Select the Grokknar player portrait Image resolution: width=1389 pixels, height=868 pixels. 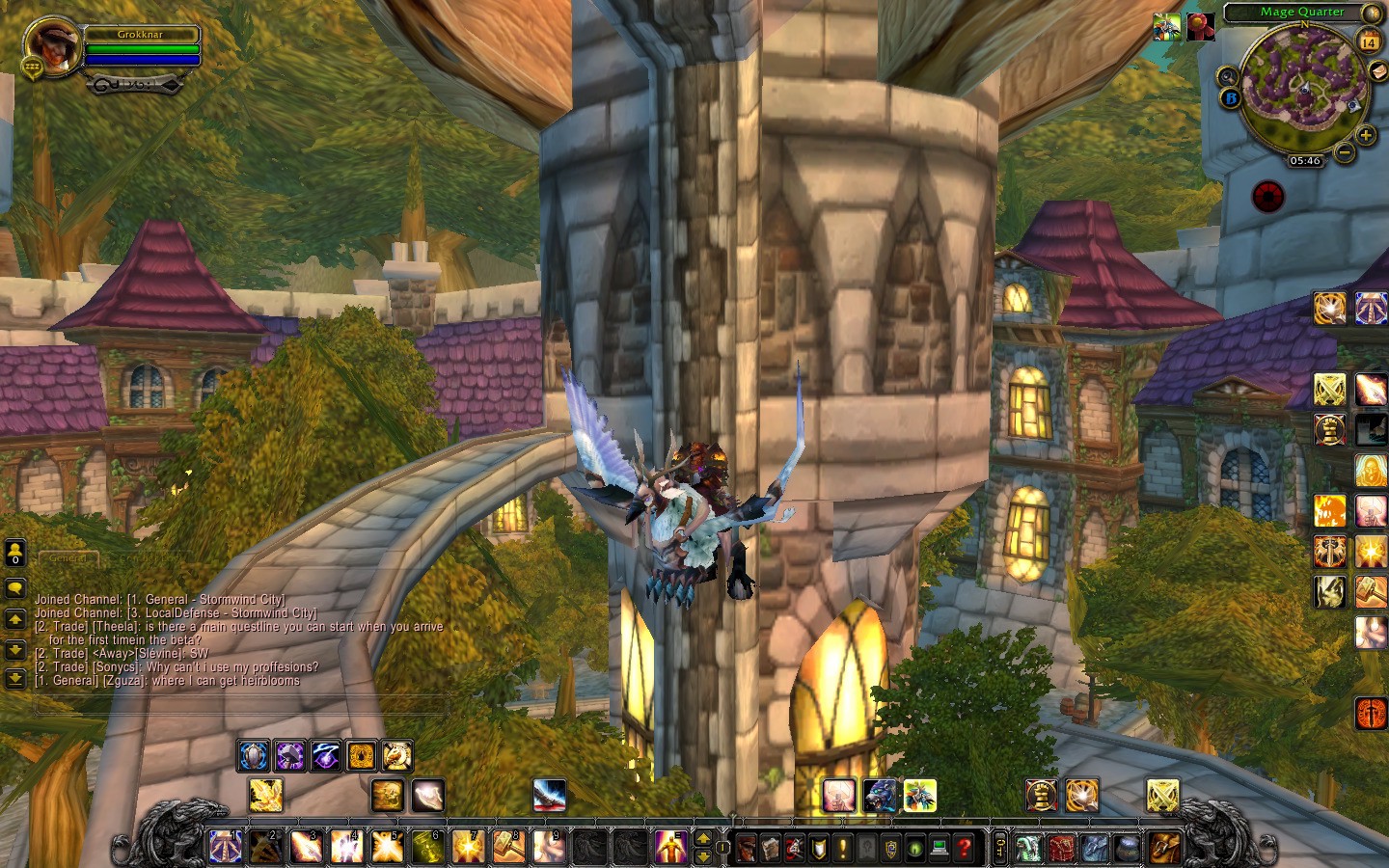coord(51,46)
